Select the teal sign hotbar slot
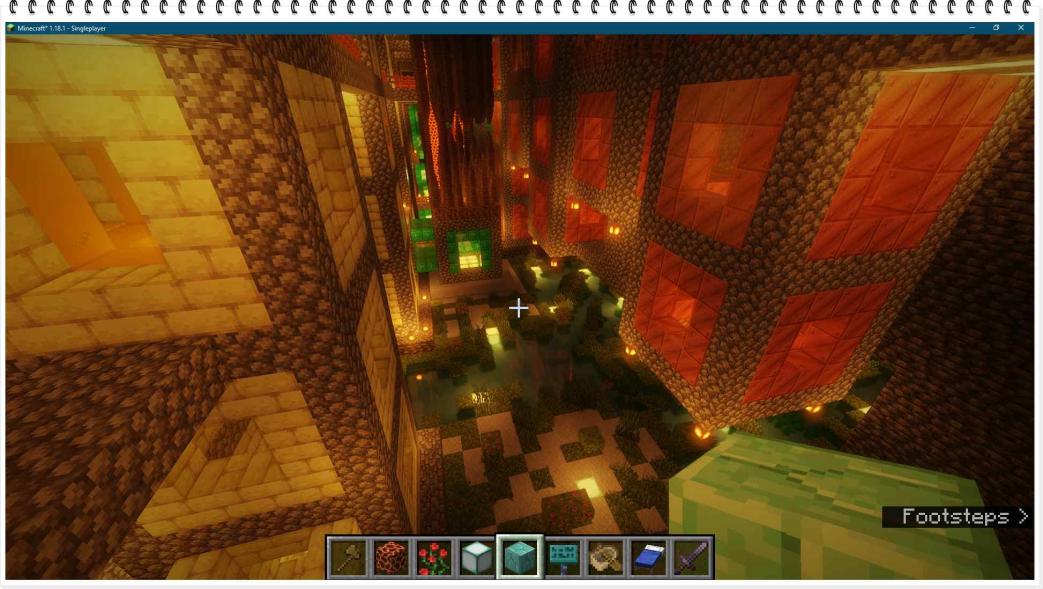Screen dimensions: 1043x589 (563, 558)
